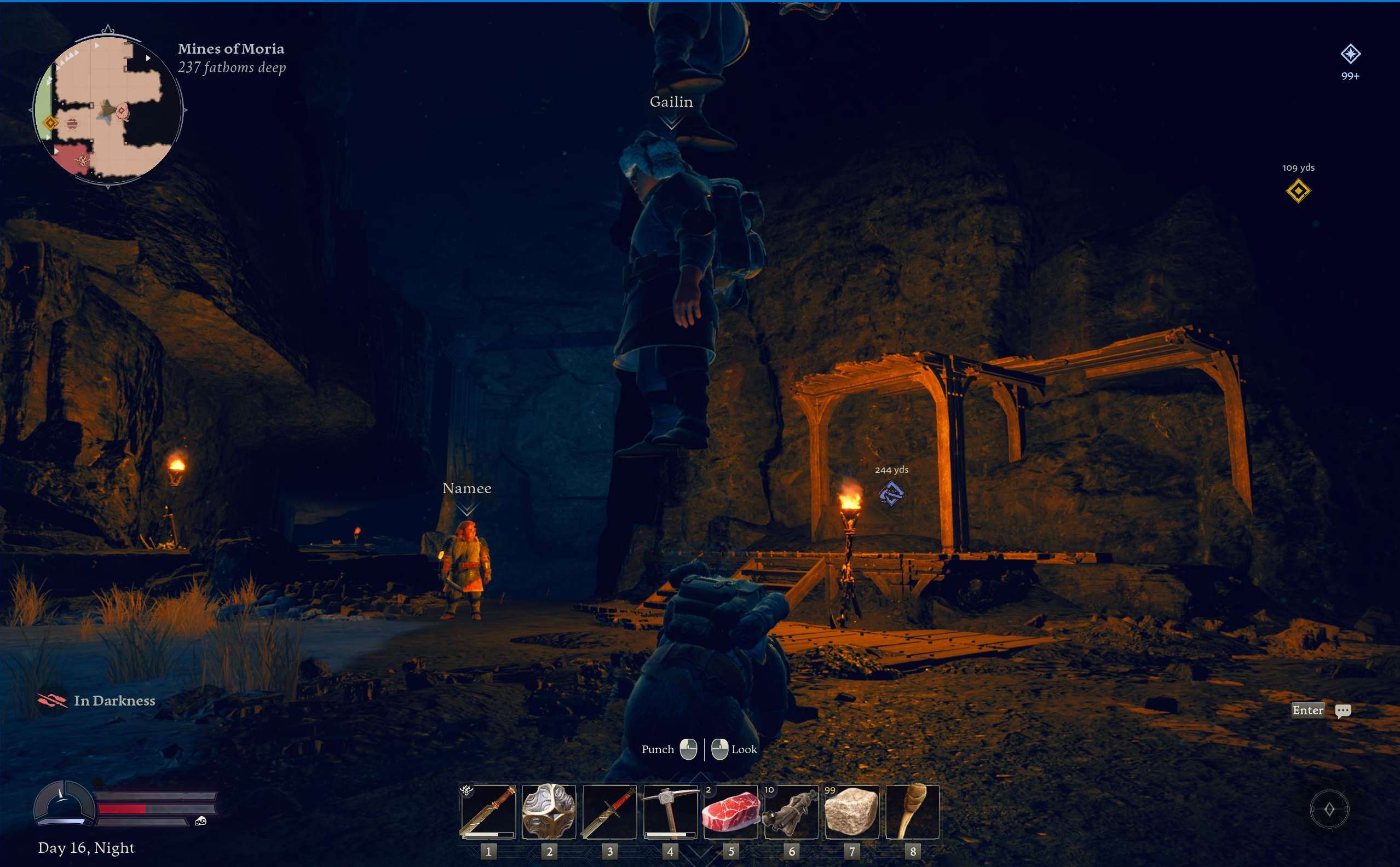Select the bundled item with count 10

tap(792, 811)
